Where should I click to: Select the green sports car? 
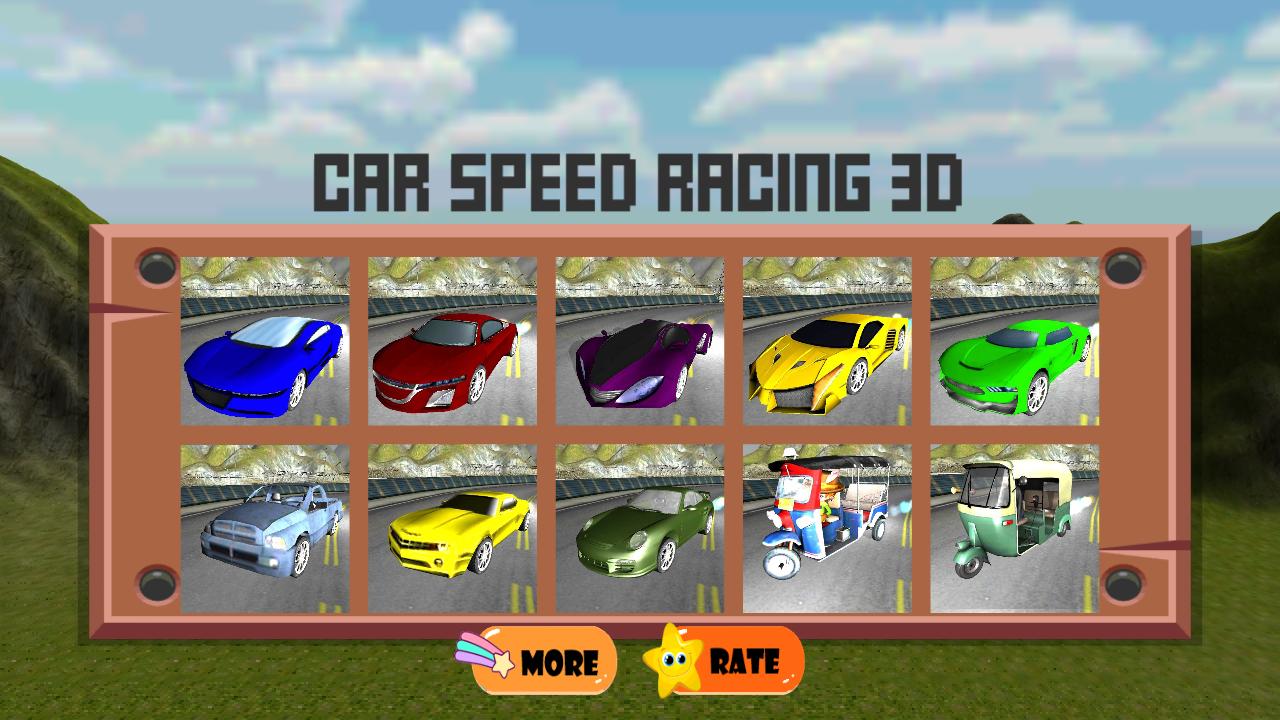tap(1015, 342)
